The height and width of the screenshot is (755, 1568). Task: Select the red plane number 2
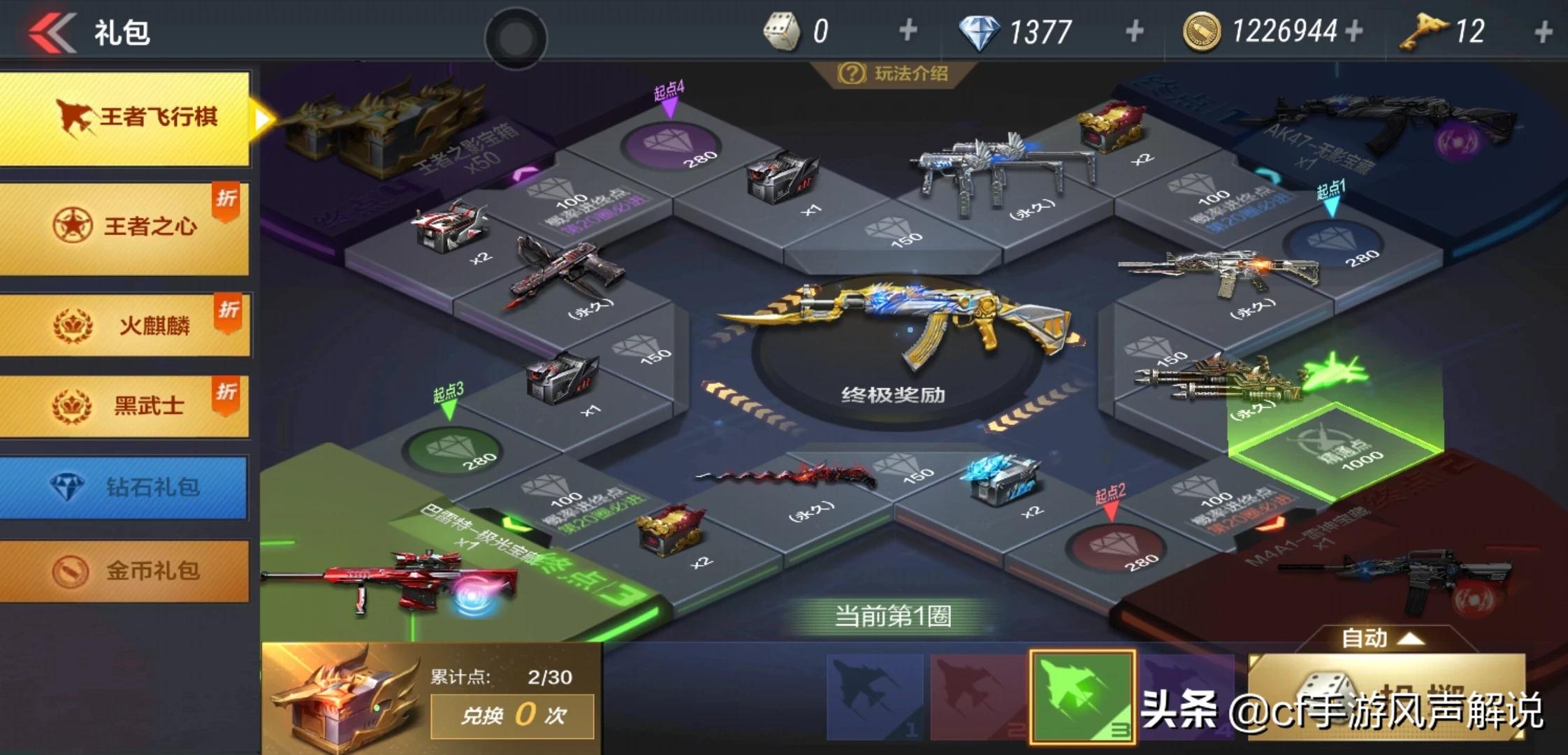(978, 696)
